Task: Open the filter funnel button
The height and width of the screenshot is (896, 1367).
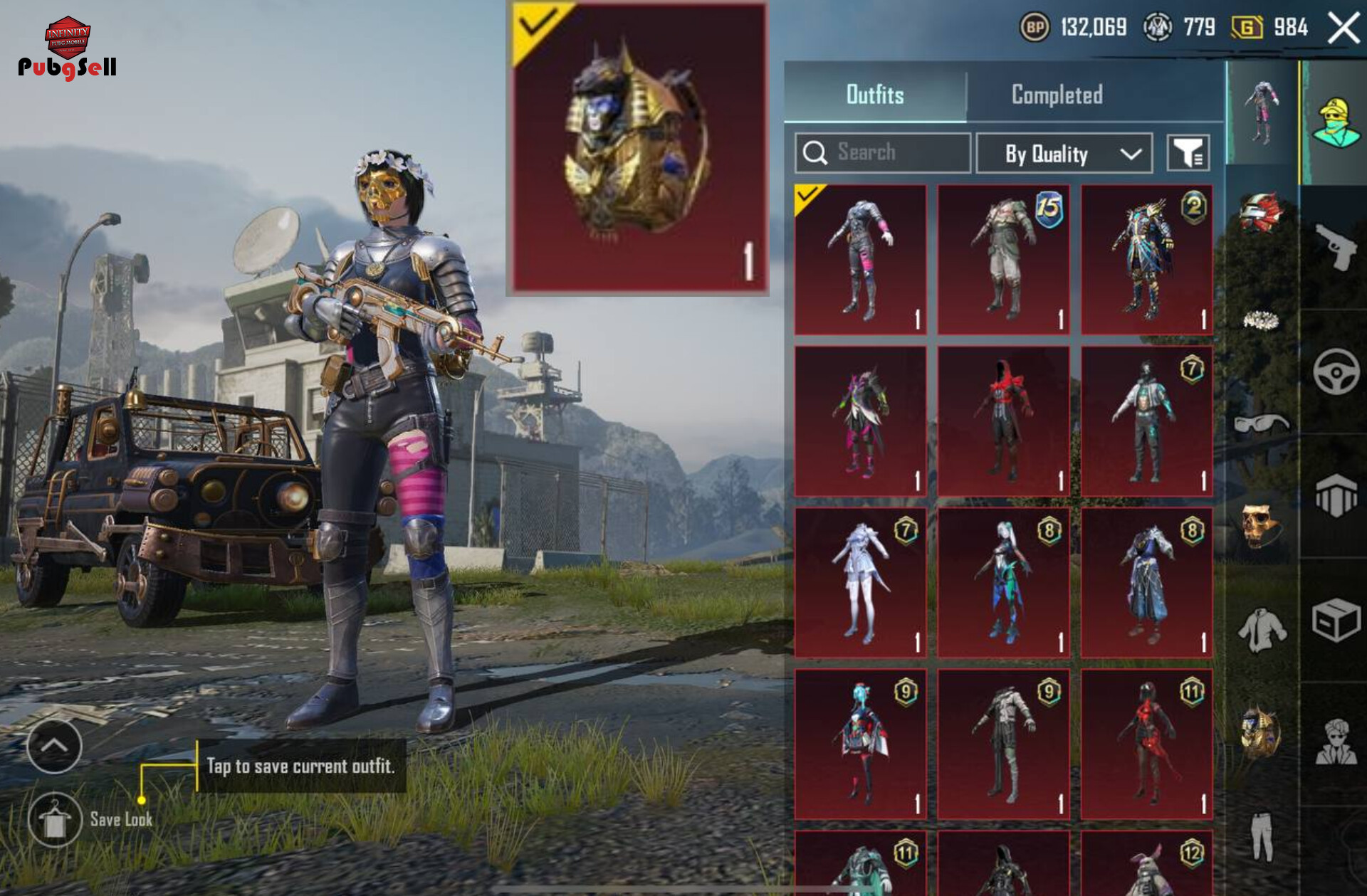Action: tap(1188, 152)
